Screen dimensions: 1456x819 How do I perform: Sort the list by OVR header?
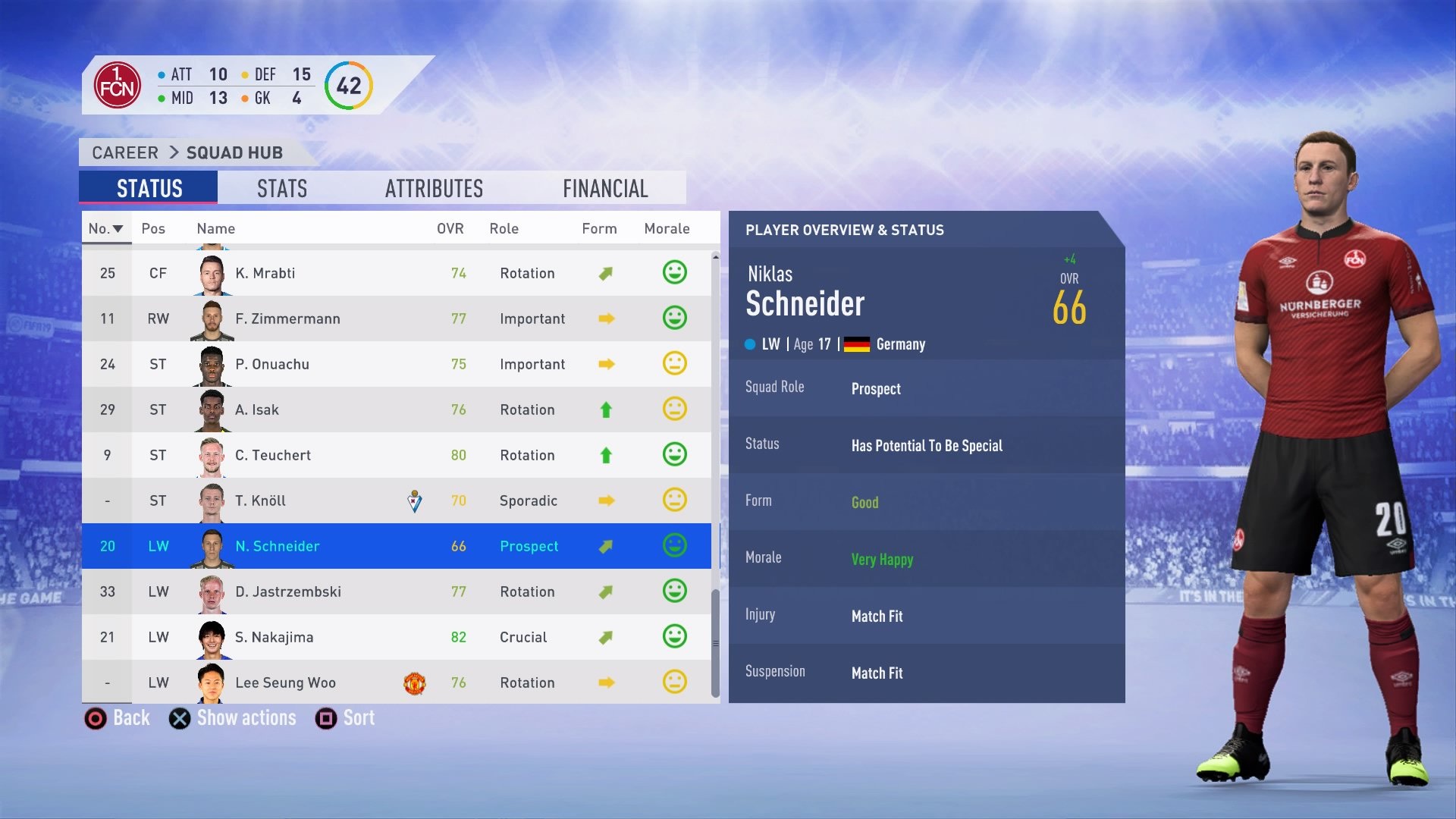coord(450,228)
